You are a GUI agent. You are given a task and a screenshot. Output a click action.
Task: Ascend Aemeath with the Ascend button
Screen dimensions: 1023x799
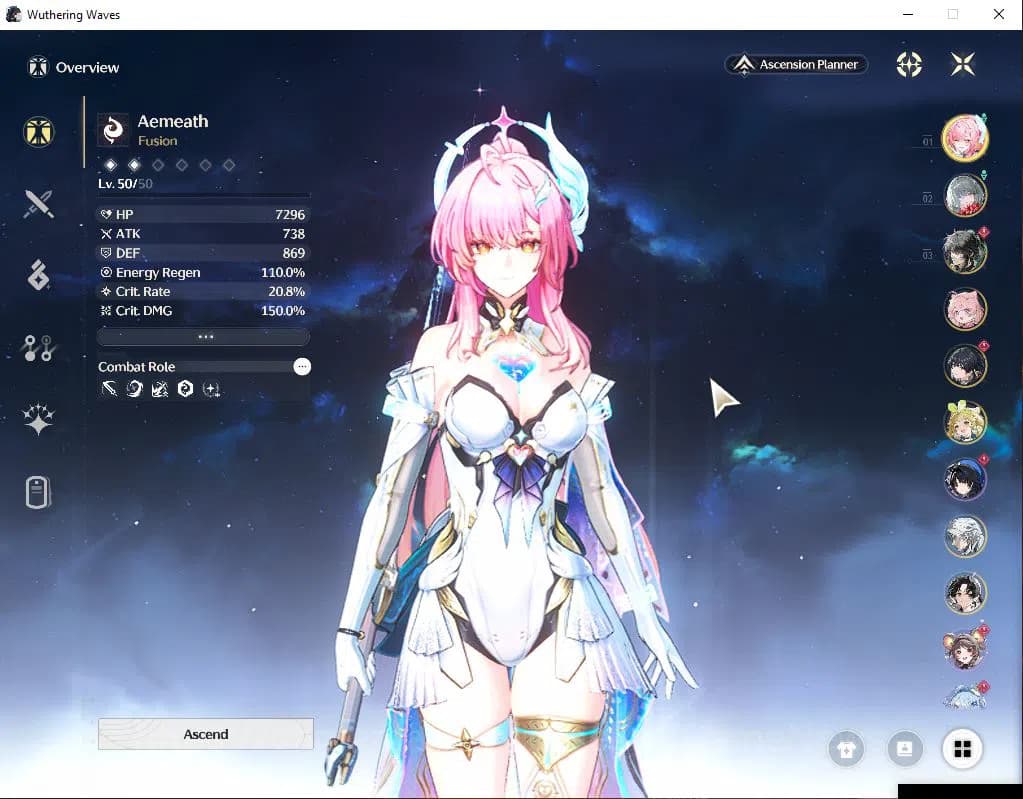(x=205, y=734)
